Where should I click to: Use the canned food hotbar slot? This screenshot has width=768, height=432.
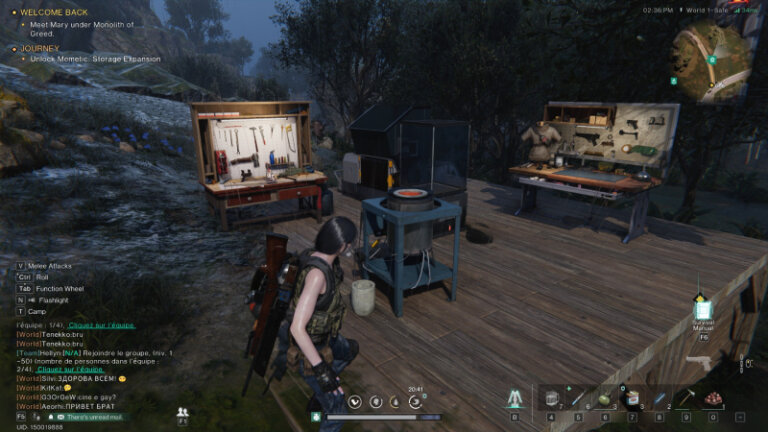click(632, 399)
